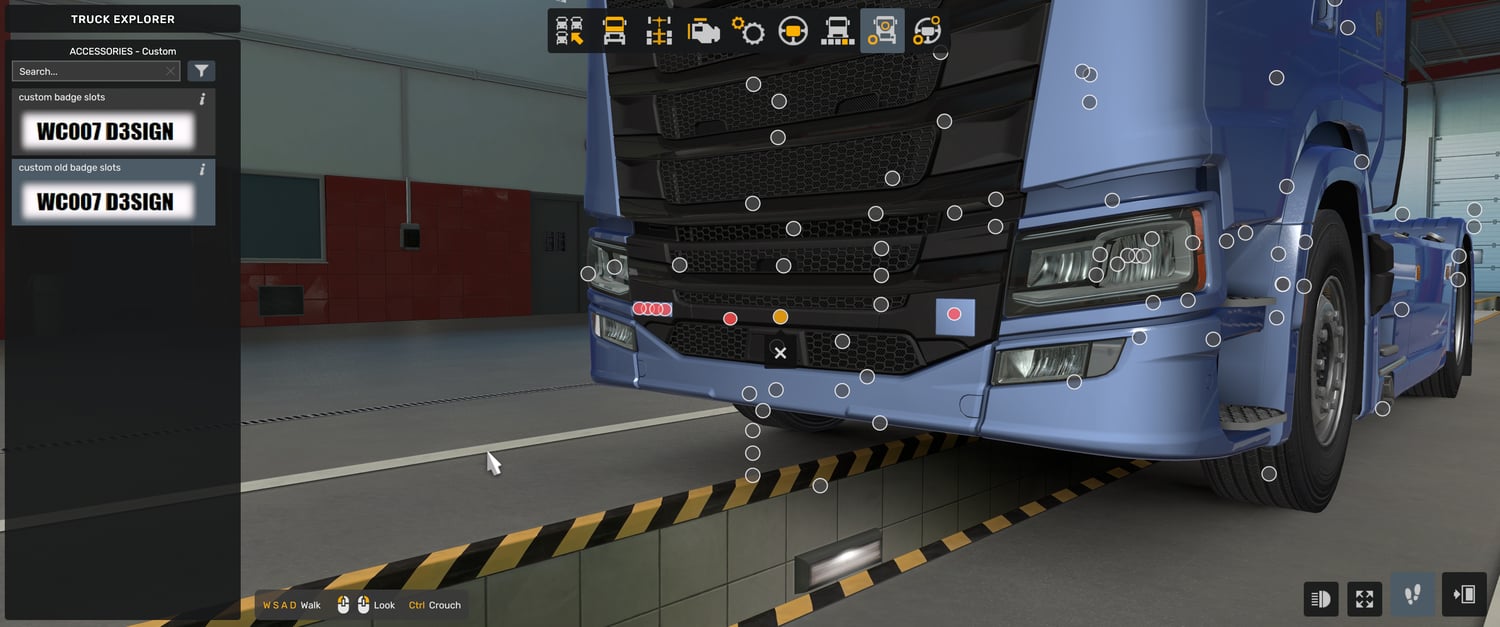Image resolution: width=1500 pixels, height=627 pixels.
Task: Click the accessory search field
Action: (x=90, y=71)
